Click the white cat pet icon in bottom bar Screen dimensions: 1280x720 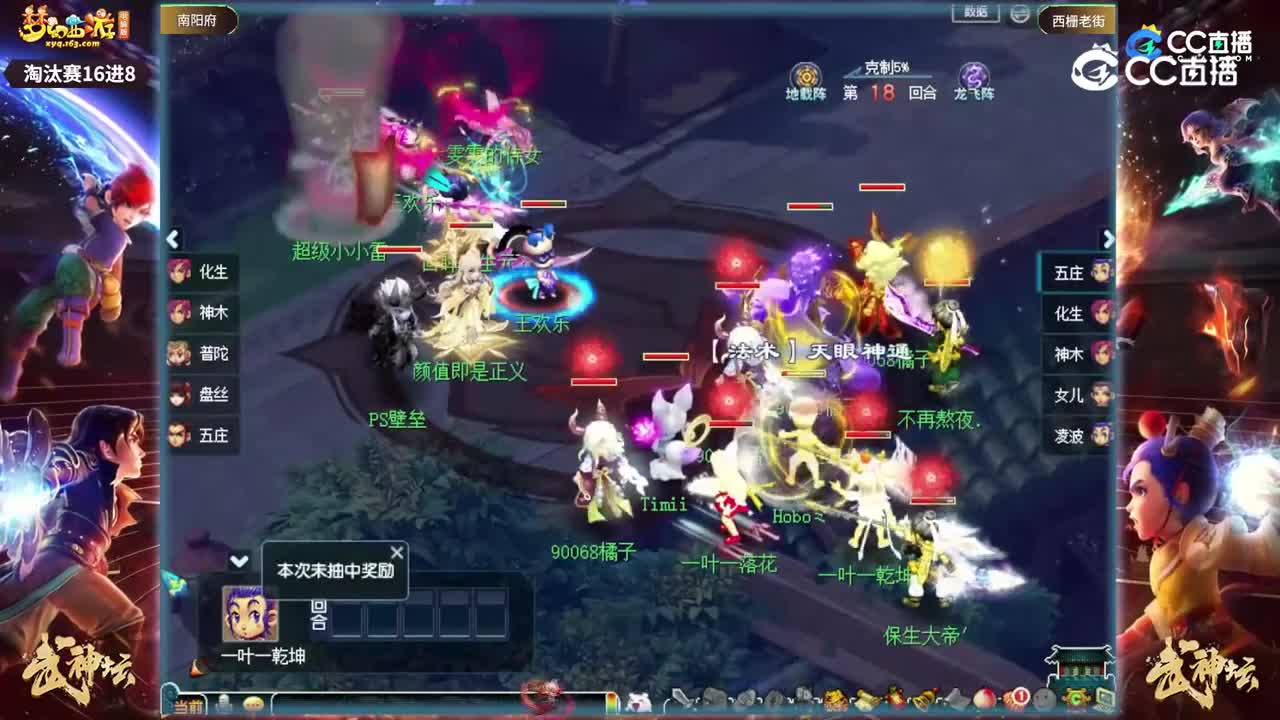[x=637, y=699]
